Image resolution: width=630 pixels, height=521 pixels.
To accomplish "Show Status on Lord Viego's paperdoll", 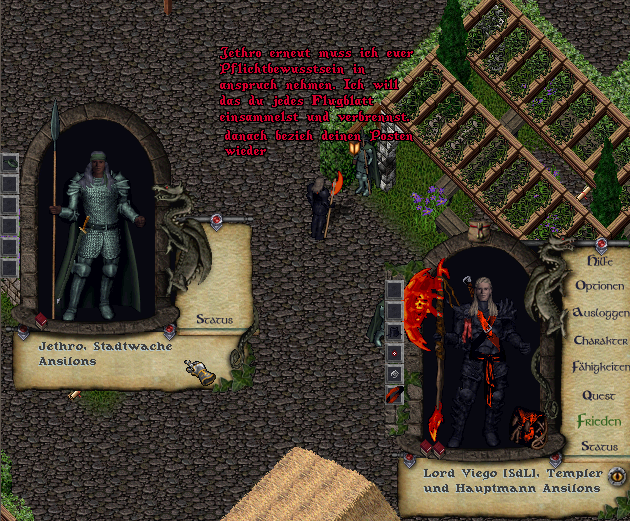I will tap(599, 446).
